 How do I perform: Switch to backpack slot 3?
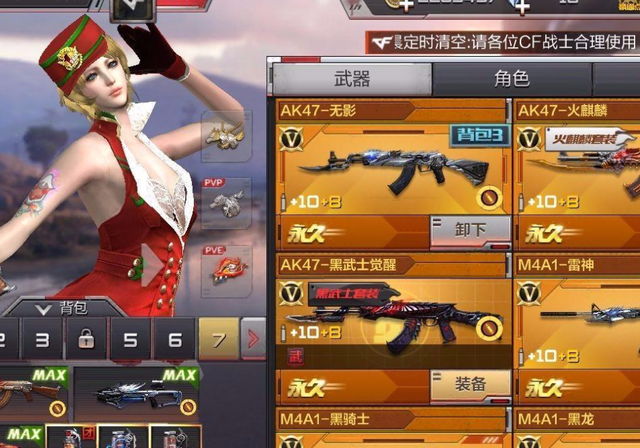[42, 340]
